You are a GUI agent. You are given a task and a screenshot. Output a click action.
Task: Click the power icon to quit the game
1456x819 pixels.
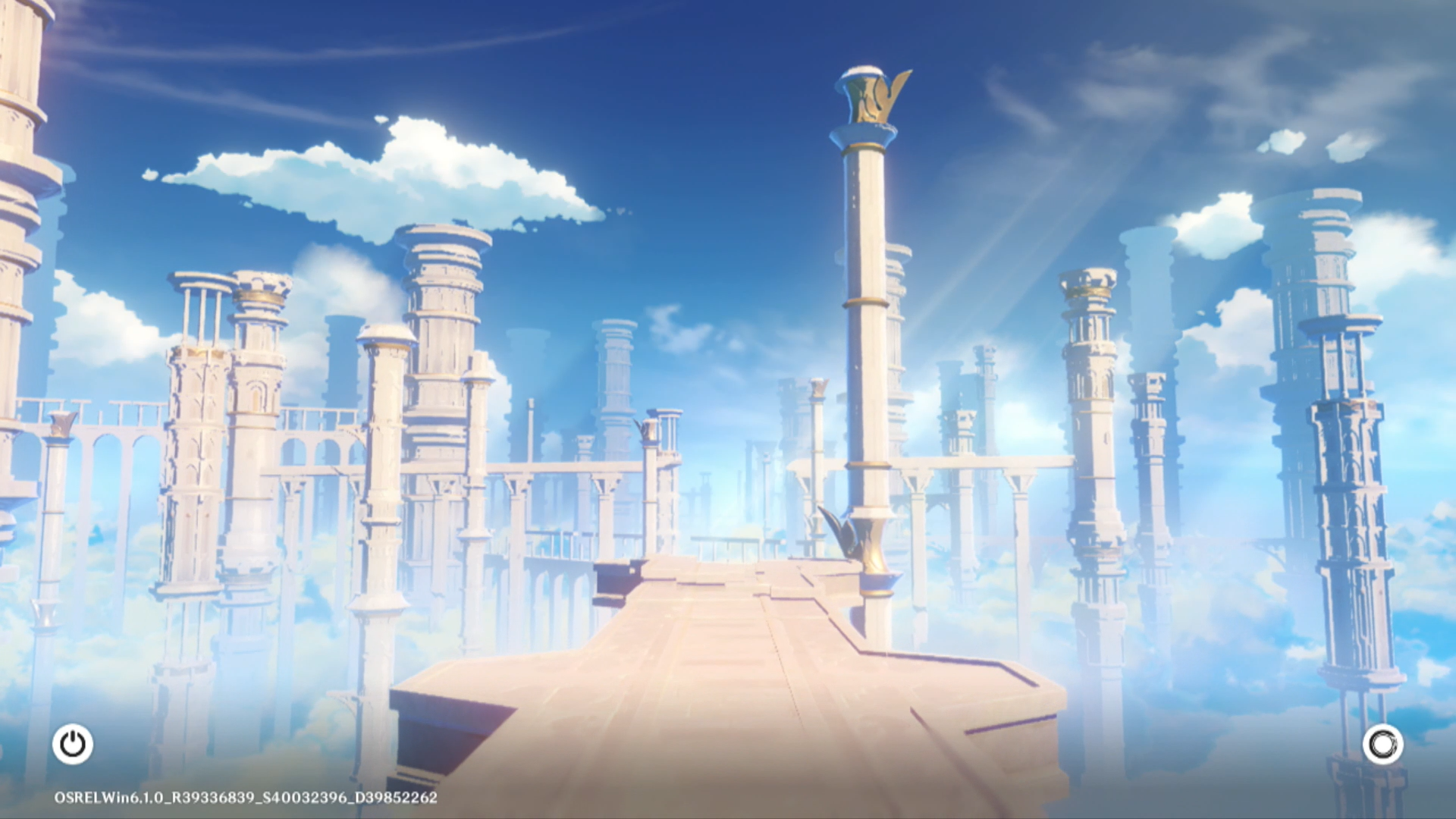click(x=73, y=744)
